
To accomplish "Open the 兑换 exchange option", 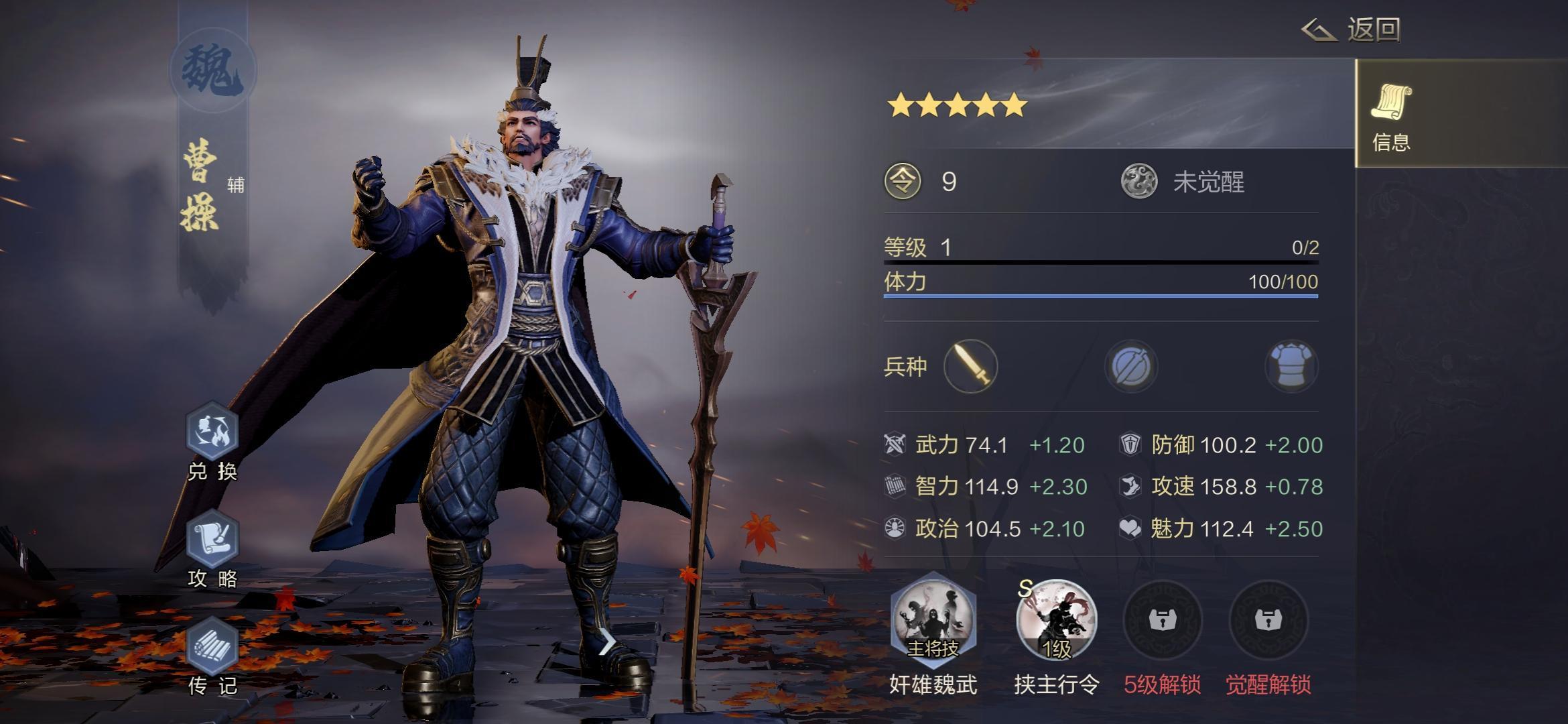I will [212, 432].
